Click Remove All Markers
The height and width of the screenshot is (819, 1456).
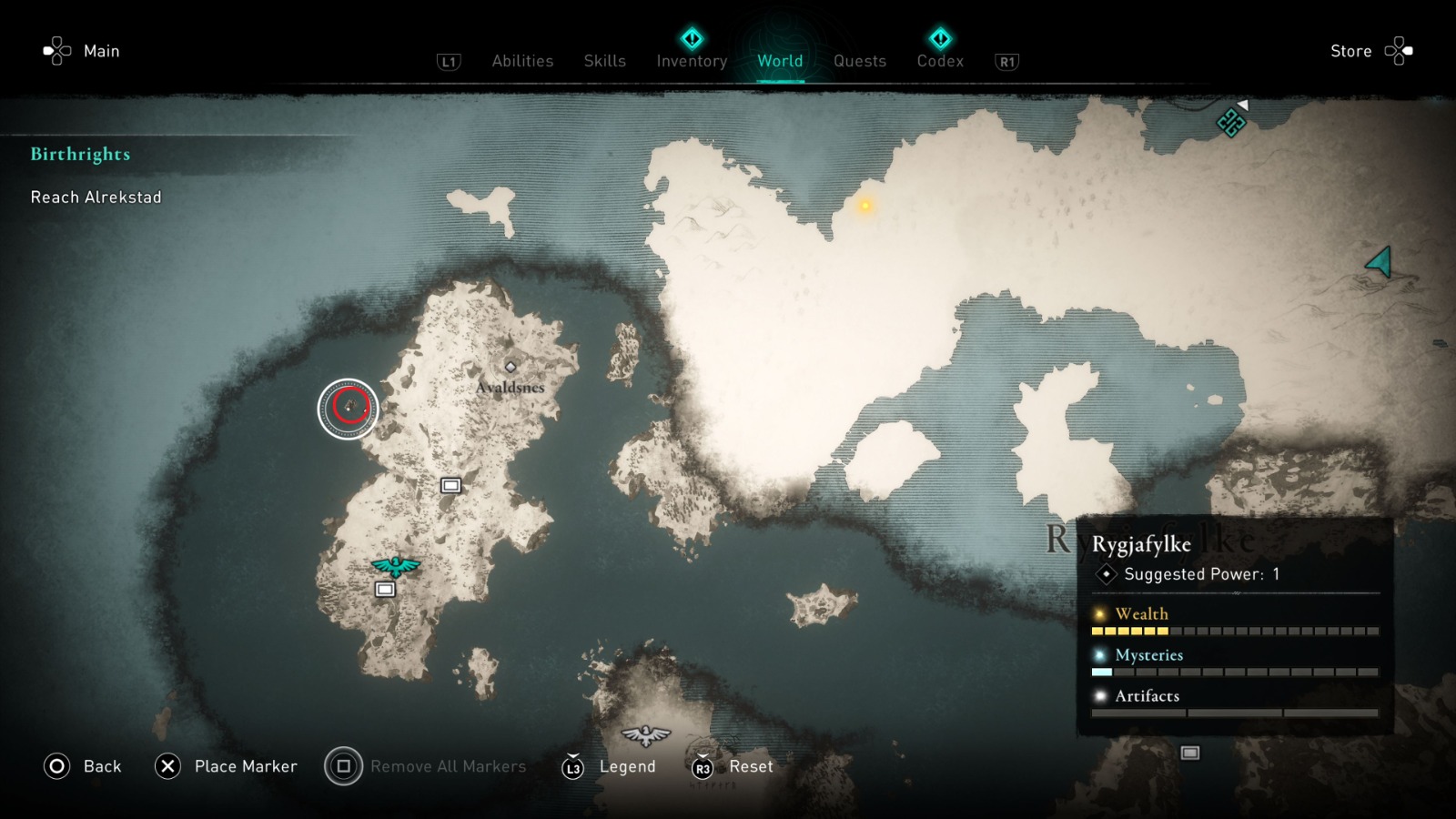tap(448, 766)
